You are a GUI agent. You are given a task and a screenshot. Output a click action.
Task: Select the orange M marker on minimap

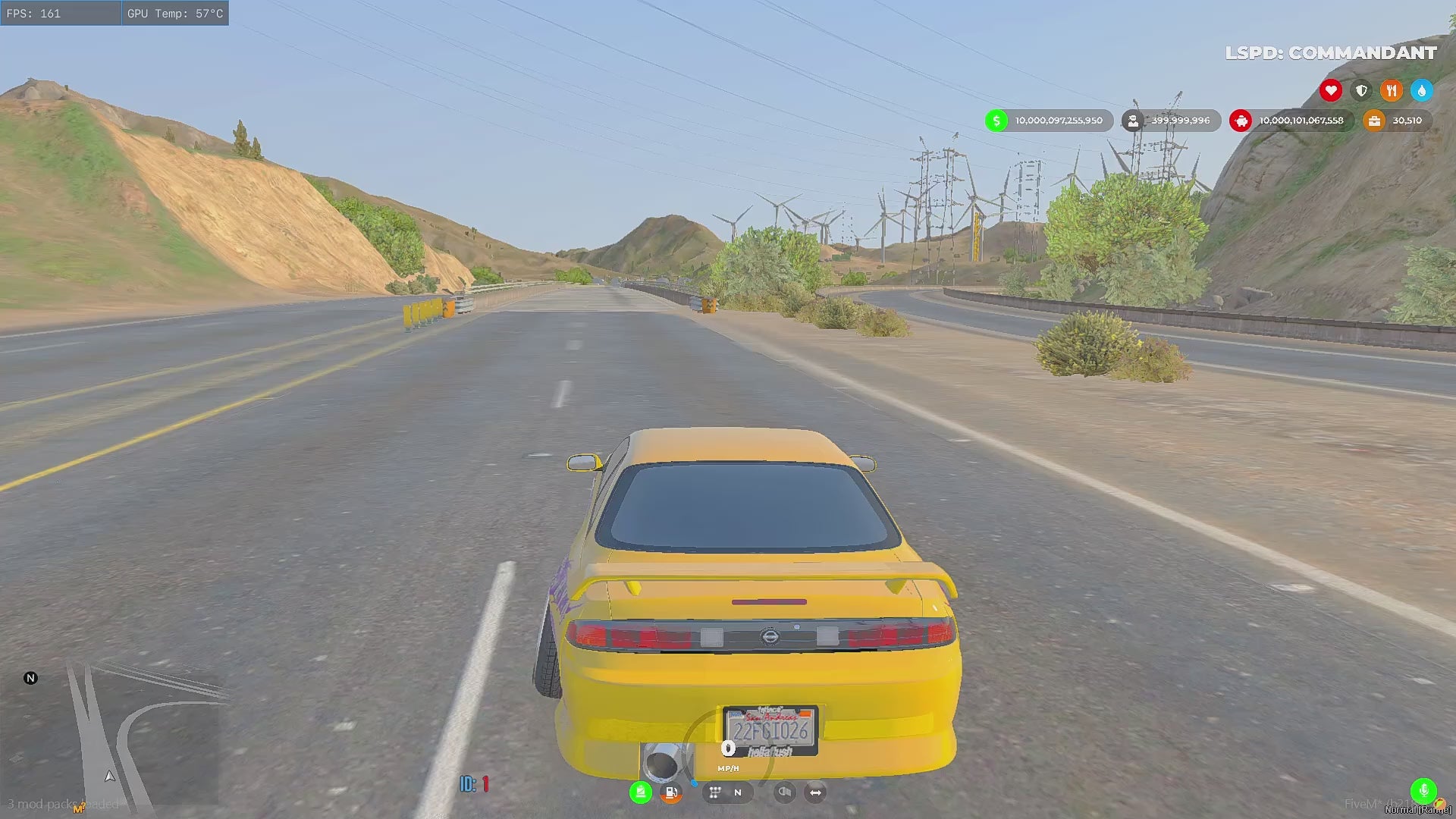77,809
